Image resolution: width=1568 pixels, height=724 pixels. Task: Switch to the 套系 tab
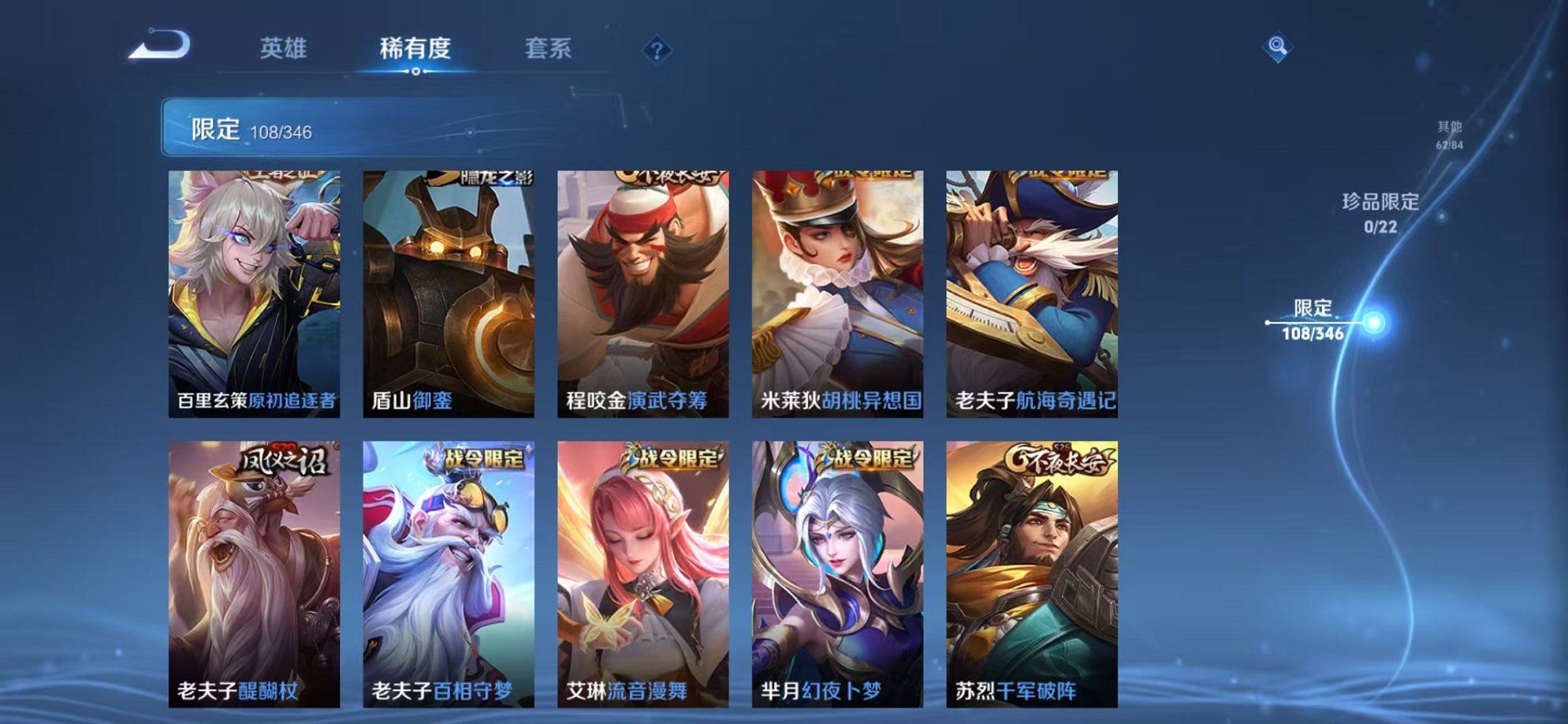tap(550, 49)
